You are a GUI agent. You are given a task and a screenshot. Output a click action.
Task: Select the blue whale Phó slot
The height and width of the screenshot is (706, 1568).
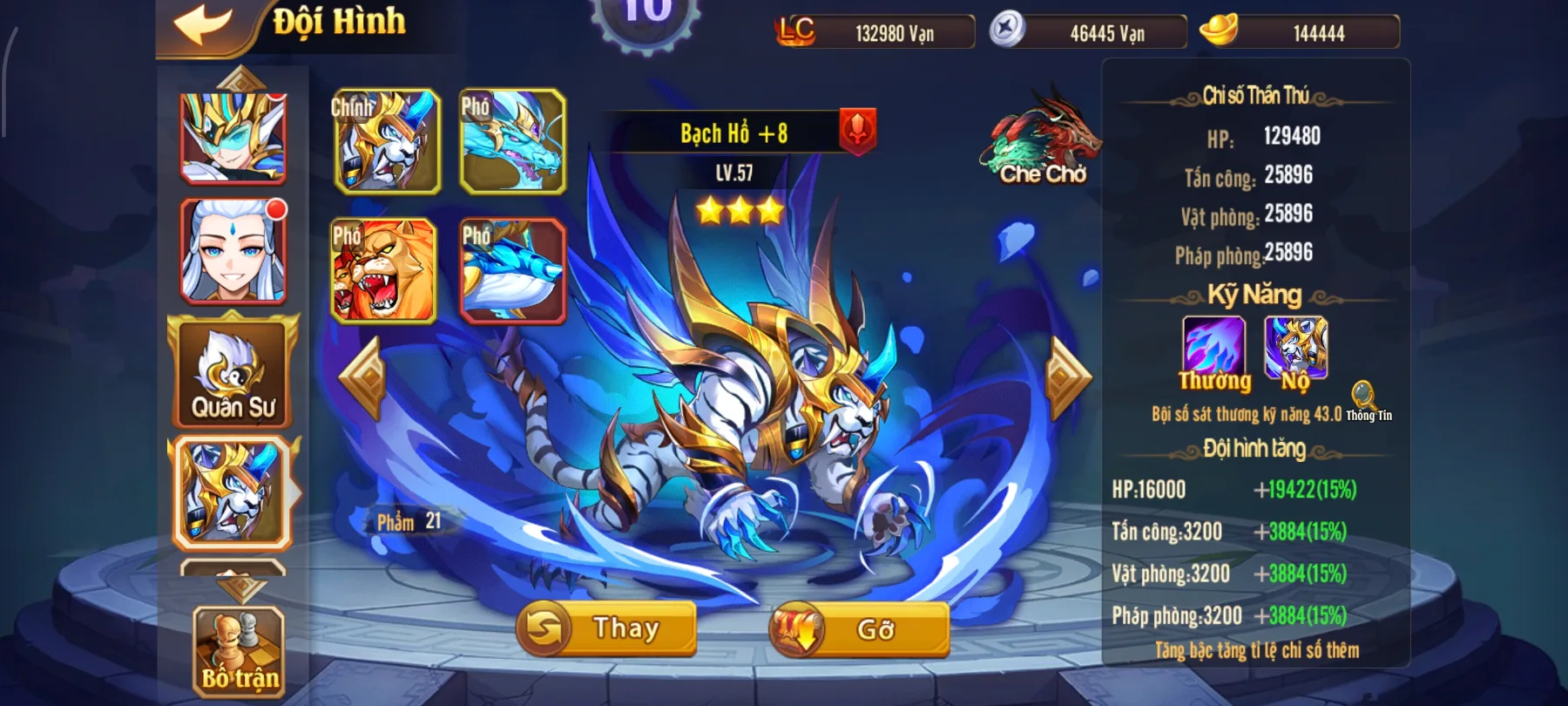click(514, 268)
